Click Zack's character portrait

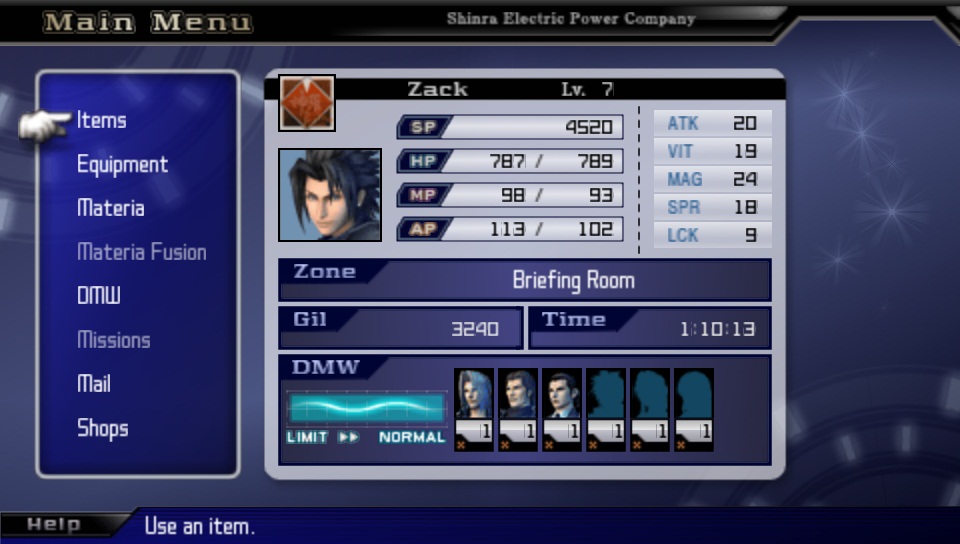click(x=330, y=195)
